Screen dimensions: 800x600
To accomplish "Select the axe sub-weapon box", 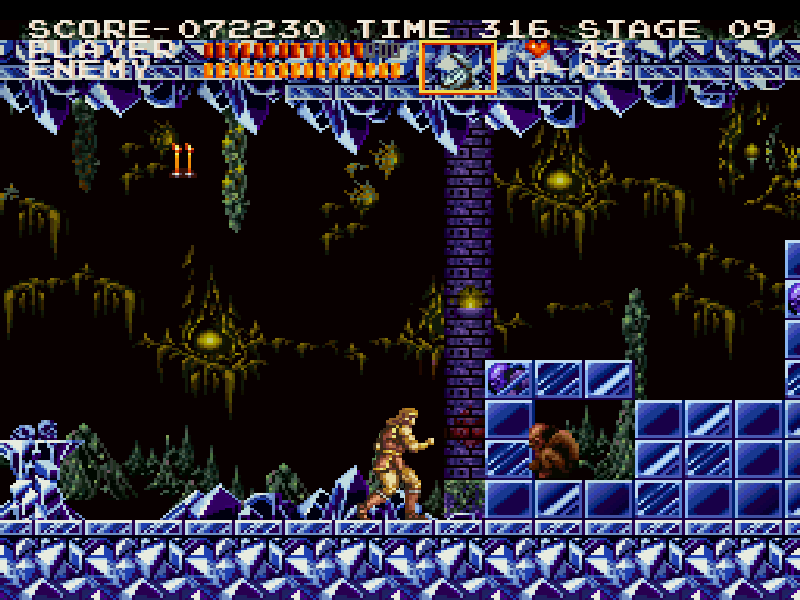I will pyautogui.click(x=458, y=67).
